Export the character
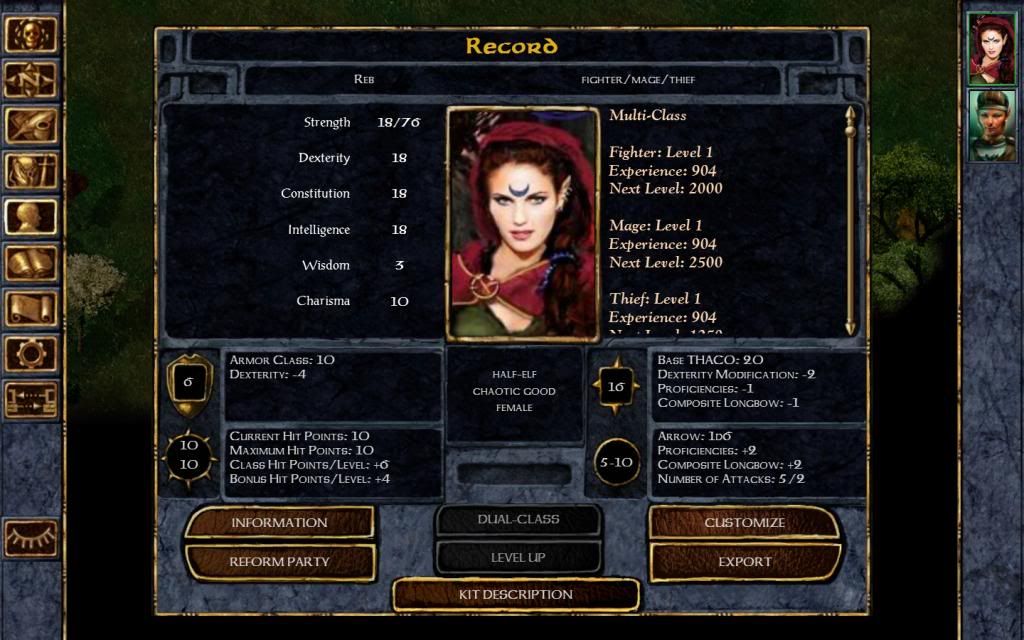The width and height of the screenshot is (1024, 640). point(744,561)
